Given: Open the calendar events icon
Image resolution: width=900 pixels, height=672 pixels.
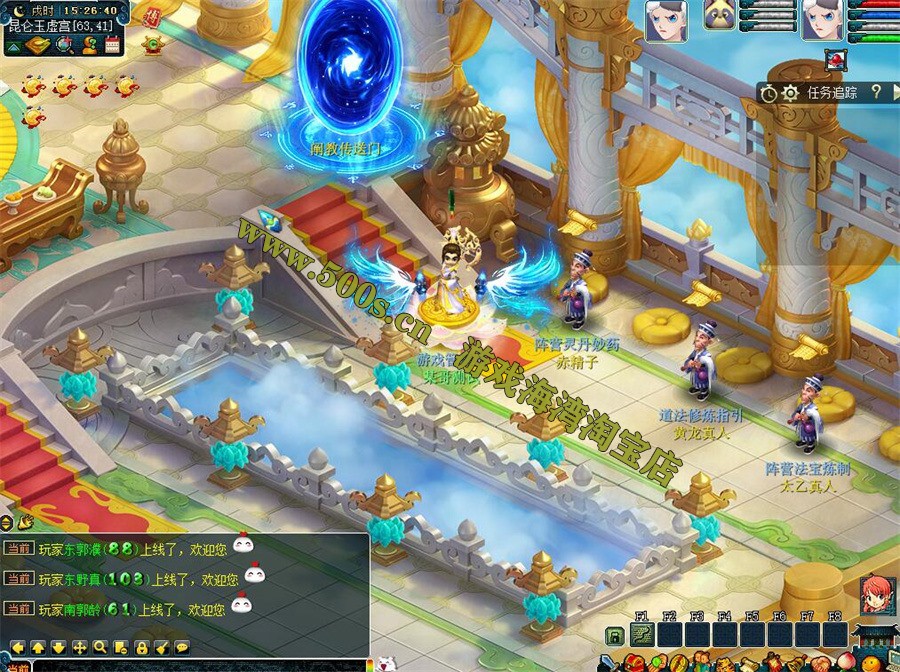Looking at the screenshot, I should (112, 45).
